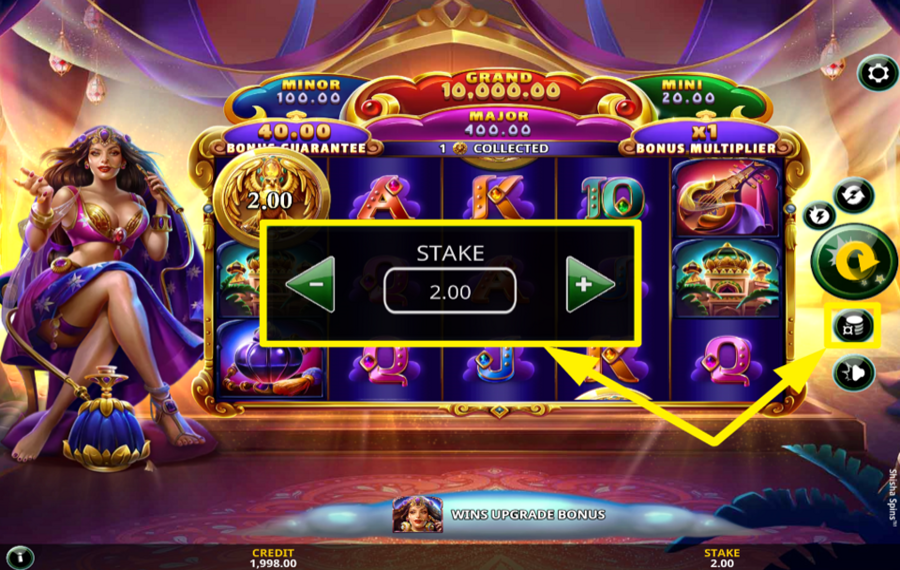Click the stake value field showing 2.00
Screen dimensions: 900x570
[449, 291]
